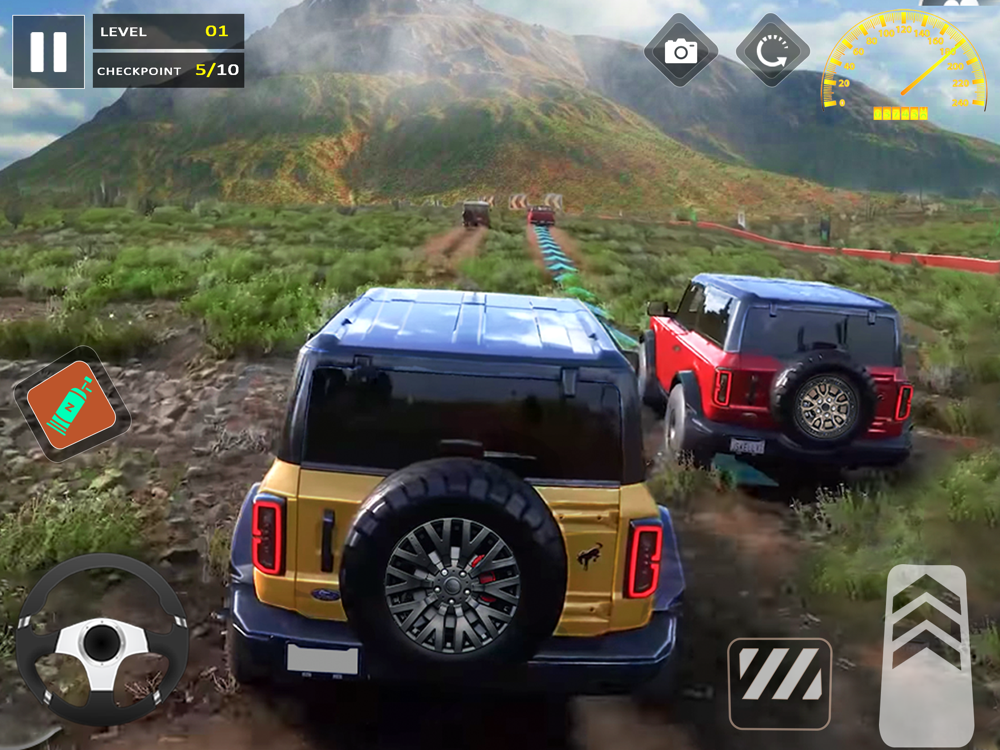Tap the circular arrow reset button
1000x750 pixels.
point(772,51)
